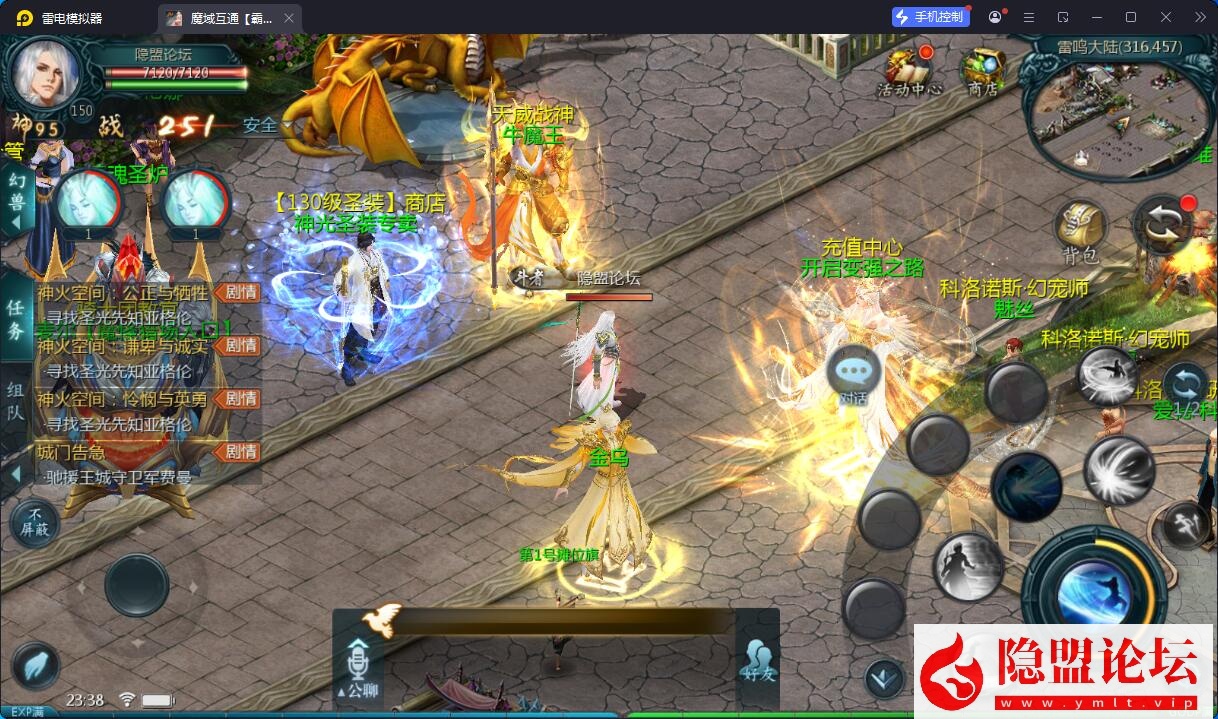Tap the 对话 speech bubble button
1218x719 pixels.
click(853, 375)
